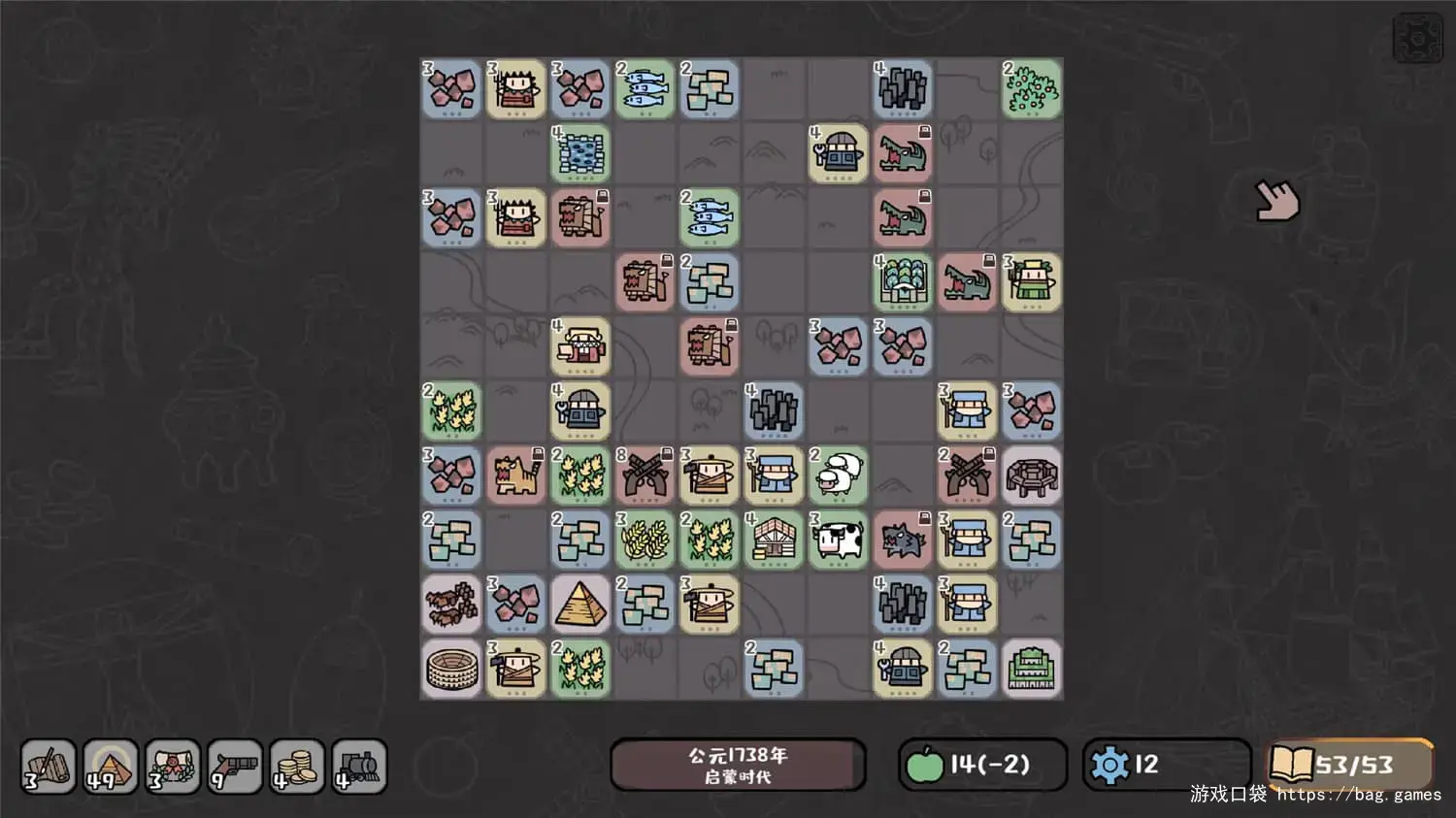Click the year 1738 era banner

pos(738,765)
